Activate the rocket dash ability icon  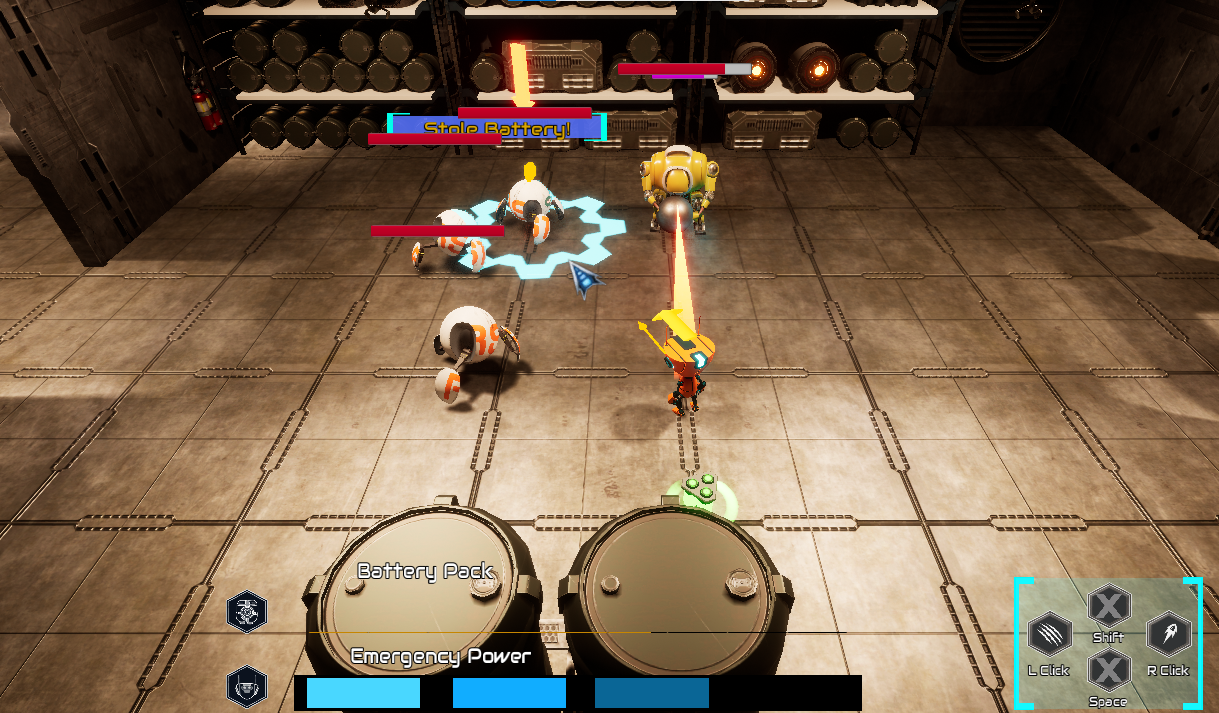point(1167,634)
